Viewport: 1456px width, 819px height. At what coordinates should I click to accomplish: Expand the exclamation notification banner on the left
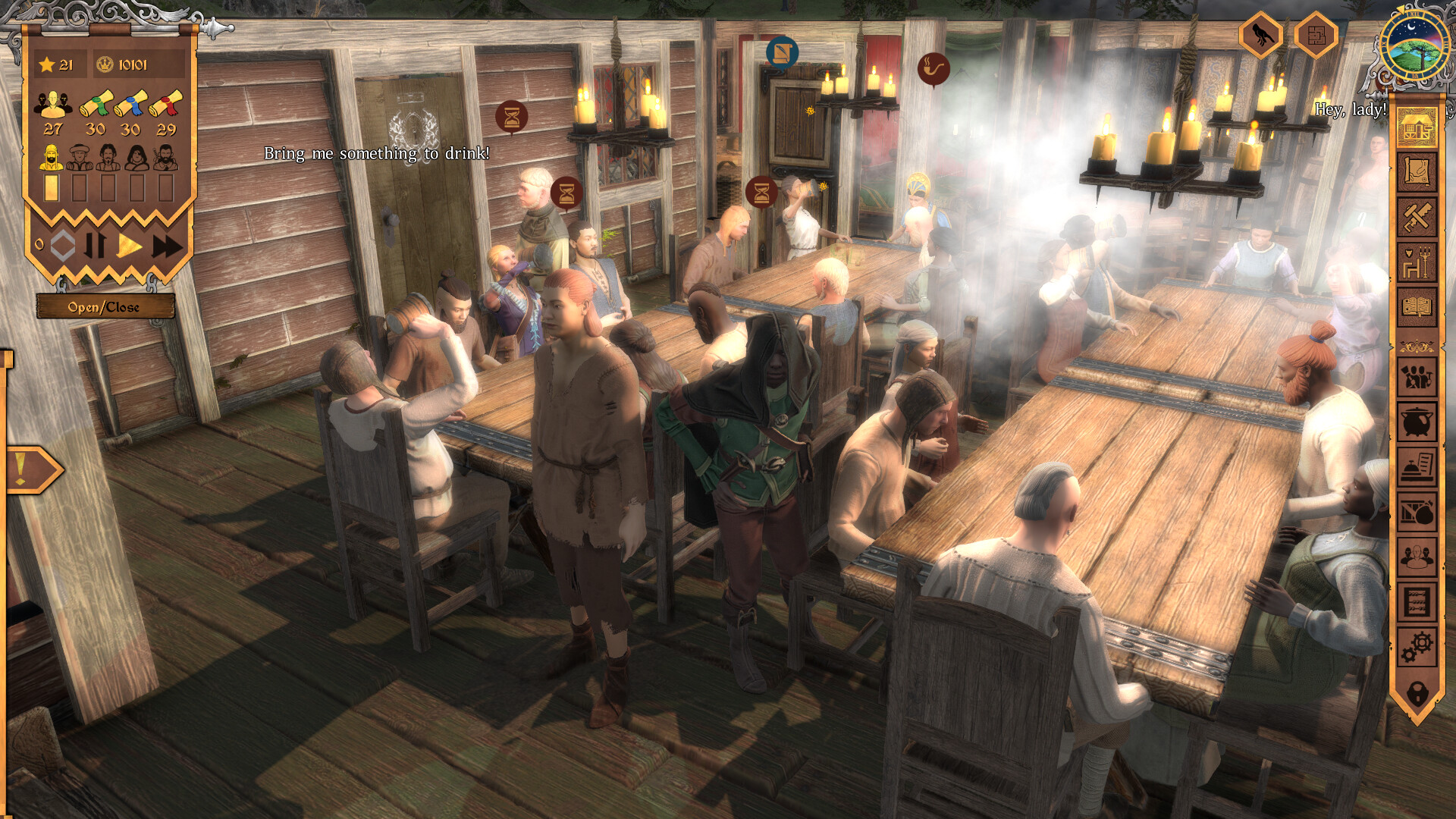click(32, 468)
